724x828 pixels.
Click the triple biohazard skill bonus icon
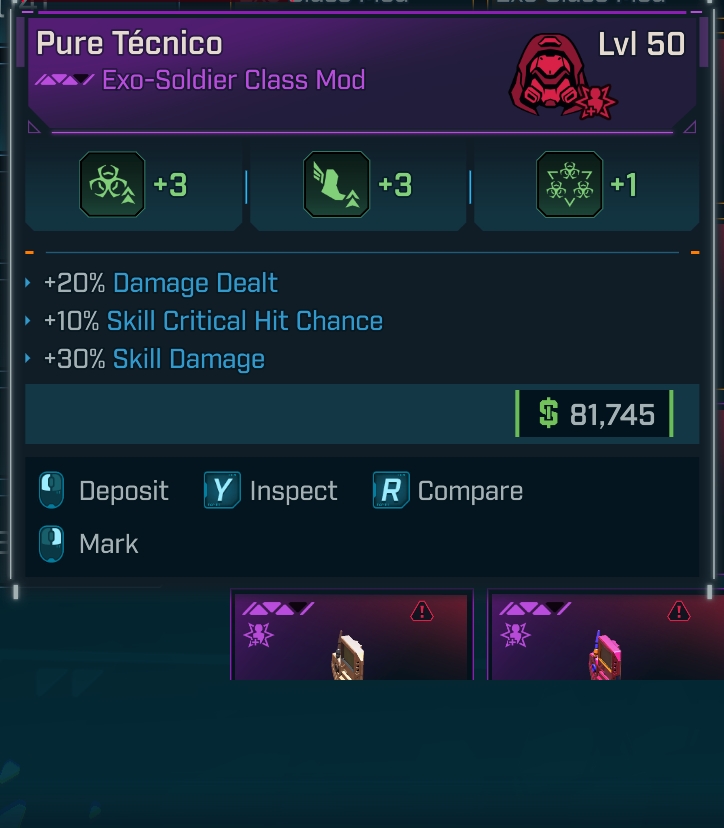(569, 185)
